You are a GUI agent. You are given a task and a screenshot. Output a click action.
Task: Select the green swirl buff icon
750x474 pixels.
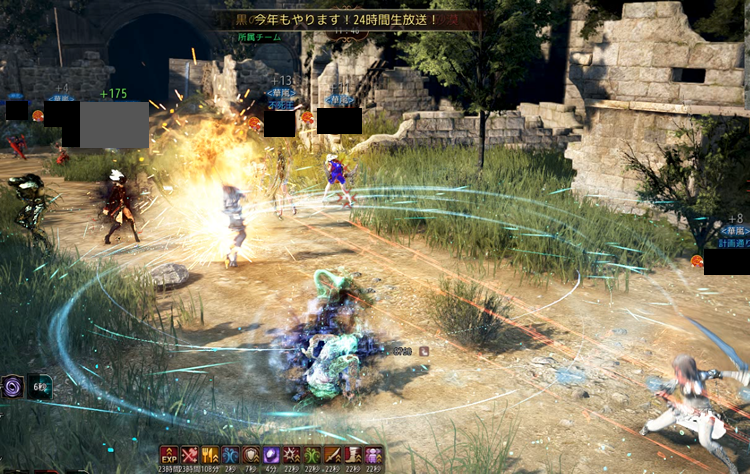coord(312,455)
